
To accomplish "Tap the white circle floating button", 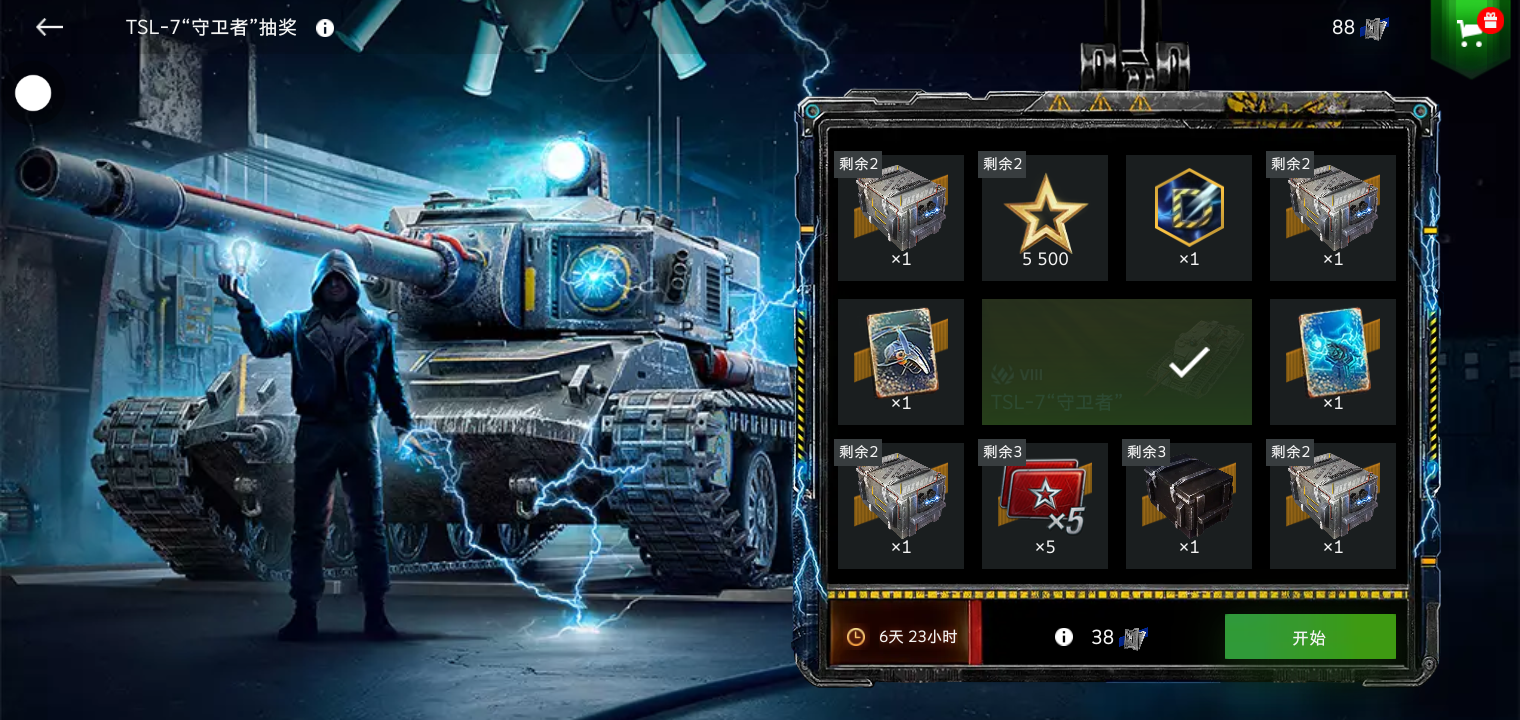I will click(33, 93).
